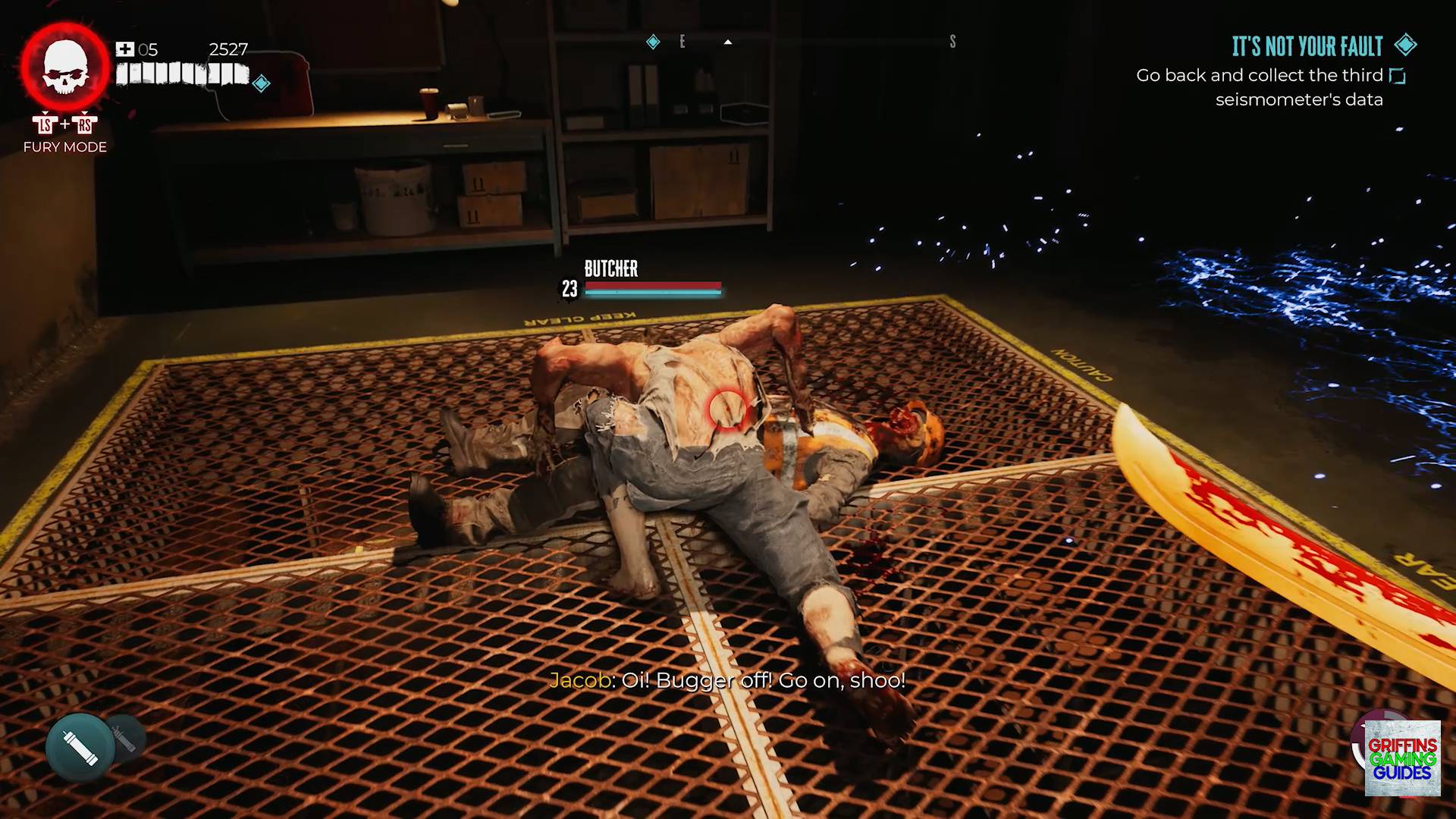Open the "It's Not Your Fault" quest tracker
The width and height of the screenshot is (1456, 819).
click(x=1307, y=47)
